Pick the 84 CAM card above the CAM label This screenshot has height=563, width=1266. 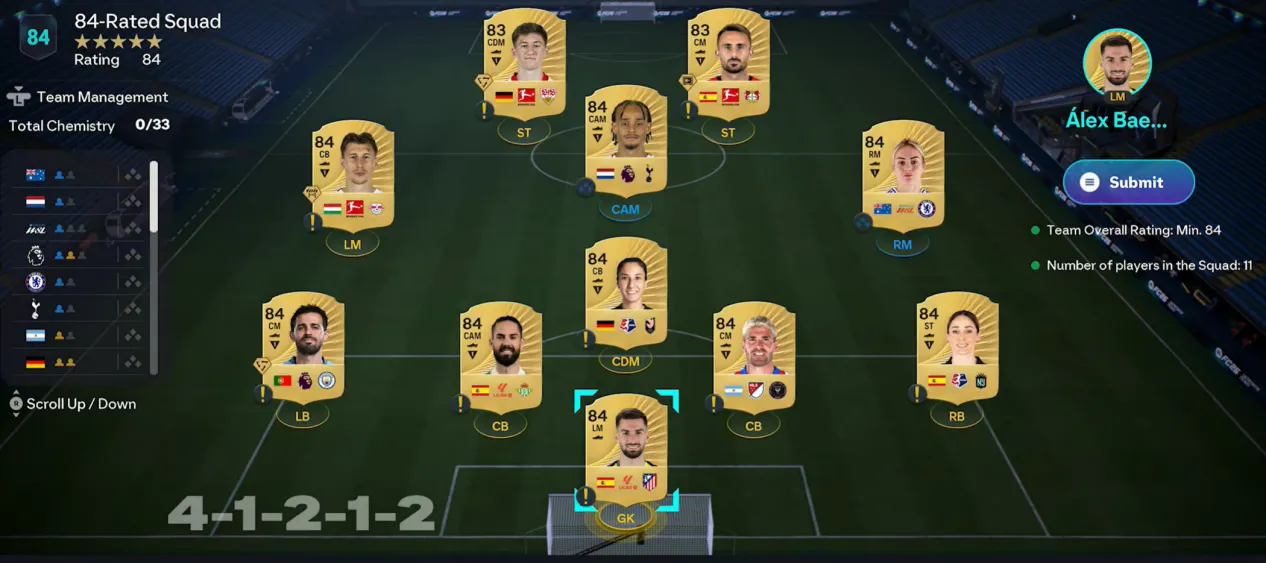point(626,138)
